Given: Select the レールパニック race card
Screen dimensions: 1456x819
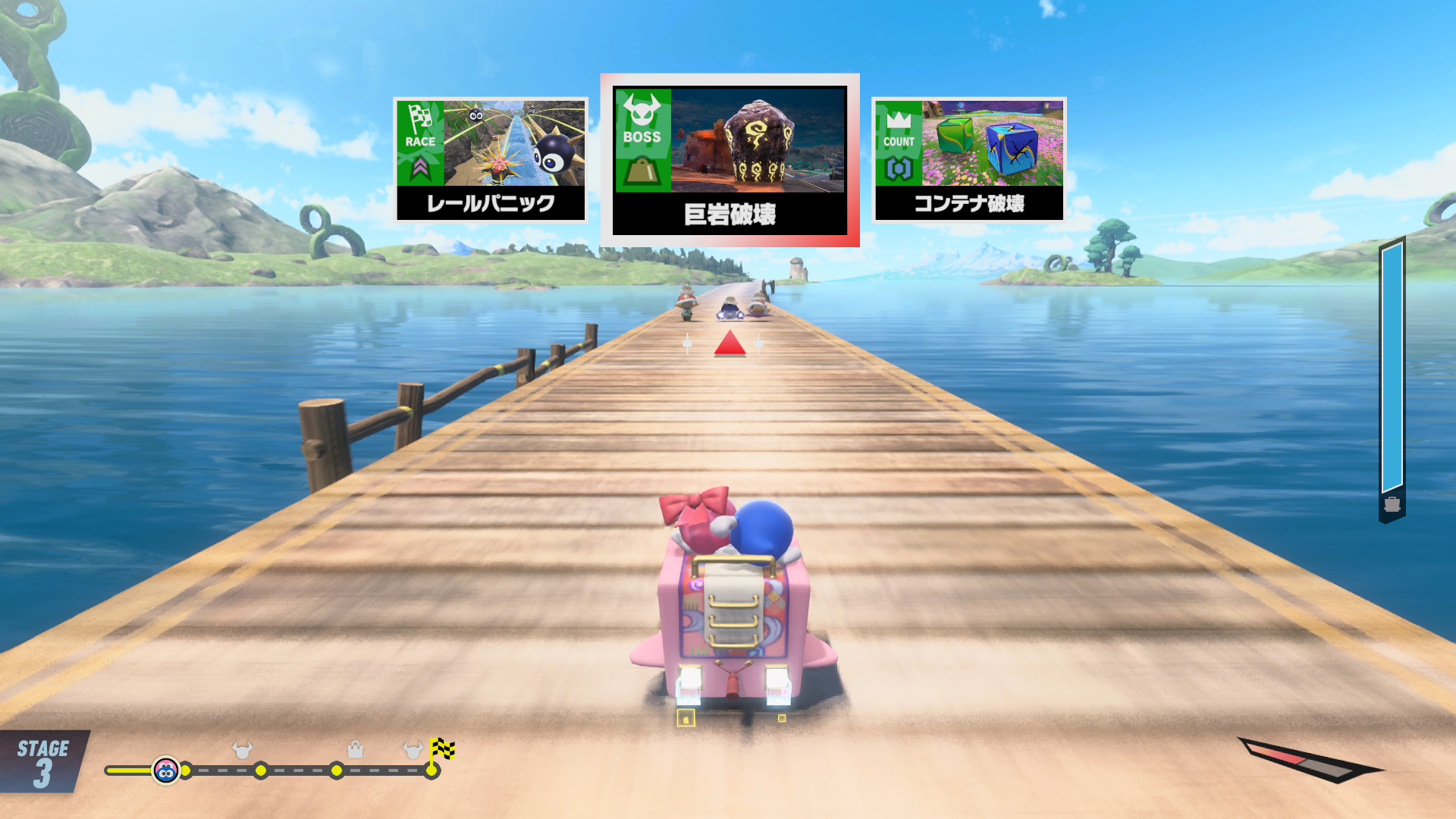Looking at the screenshot, I should click(x=491, y=160).
